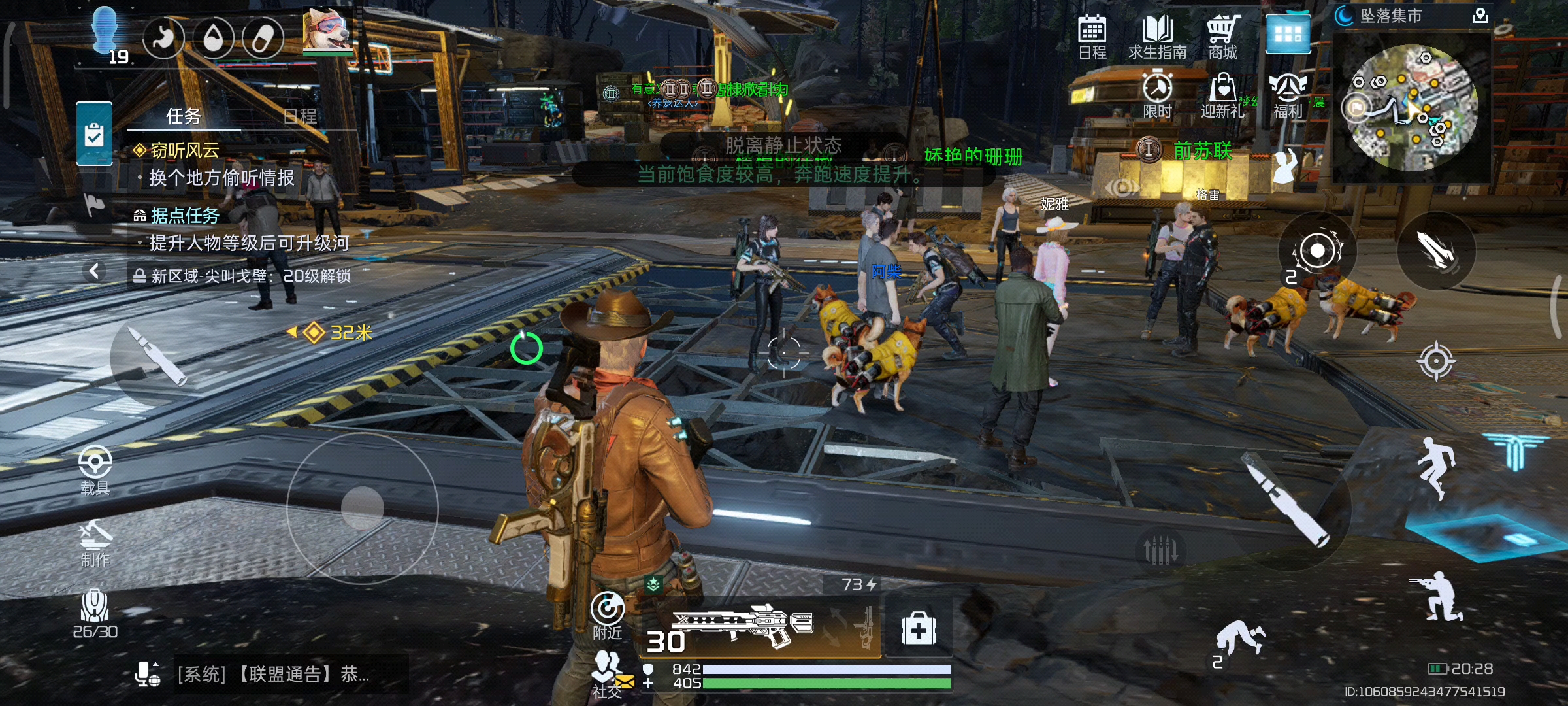Open the 载具 vehicle menu
The image size is (1568, 706).
pos(95,469)
